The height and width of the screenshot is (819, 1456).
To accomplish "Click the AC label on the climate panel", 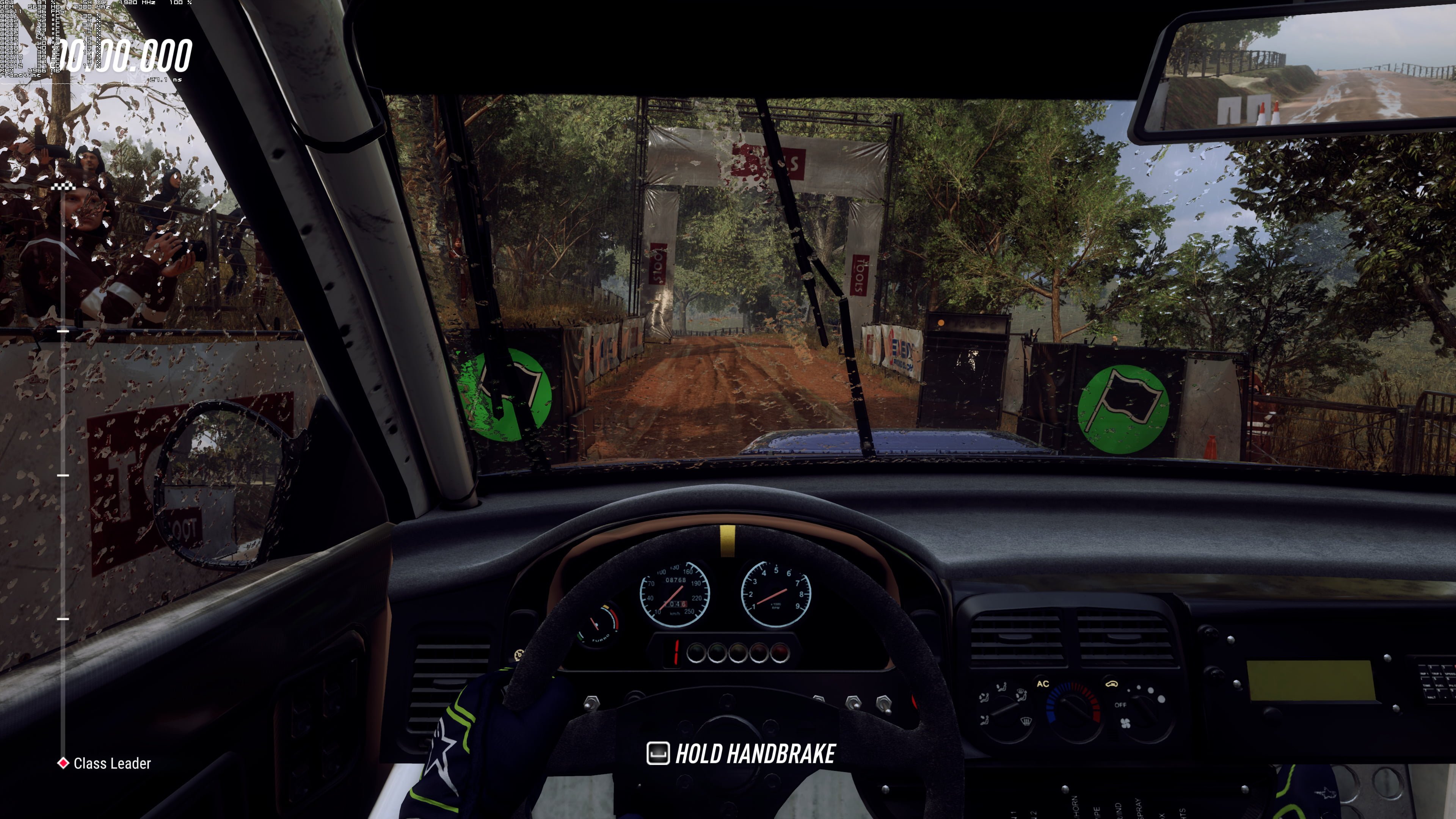I will point(1043,684).
